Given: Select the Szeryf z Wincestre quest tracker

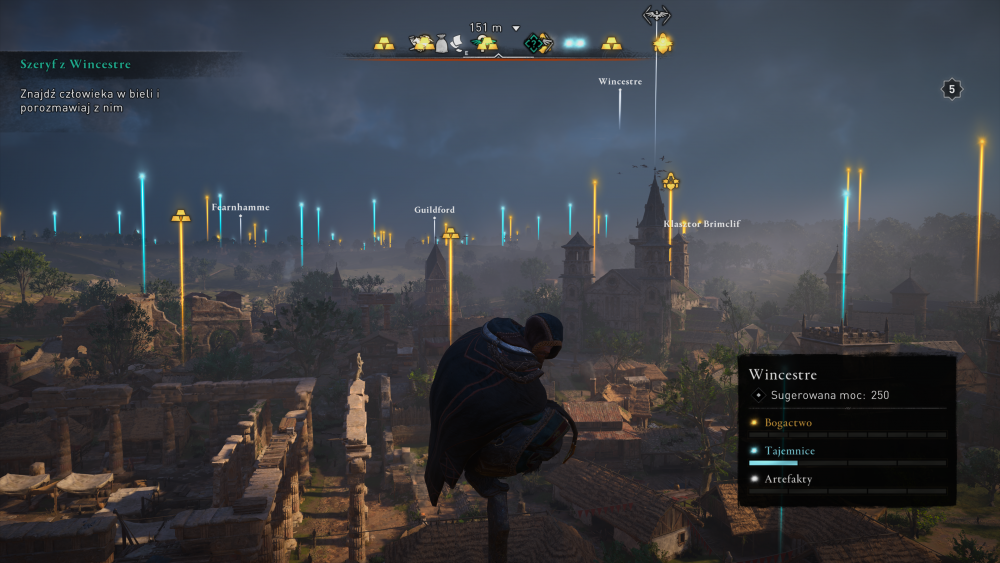Looking at the screenshot, I should tap(76, 64).
